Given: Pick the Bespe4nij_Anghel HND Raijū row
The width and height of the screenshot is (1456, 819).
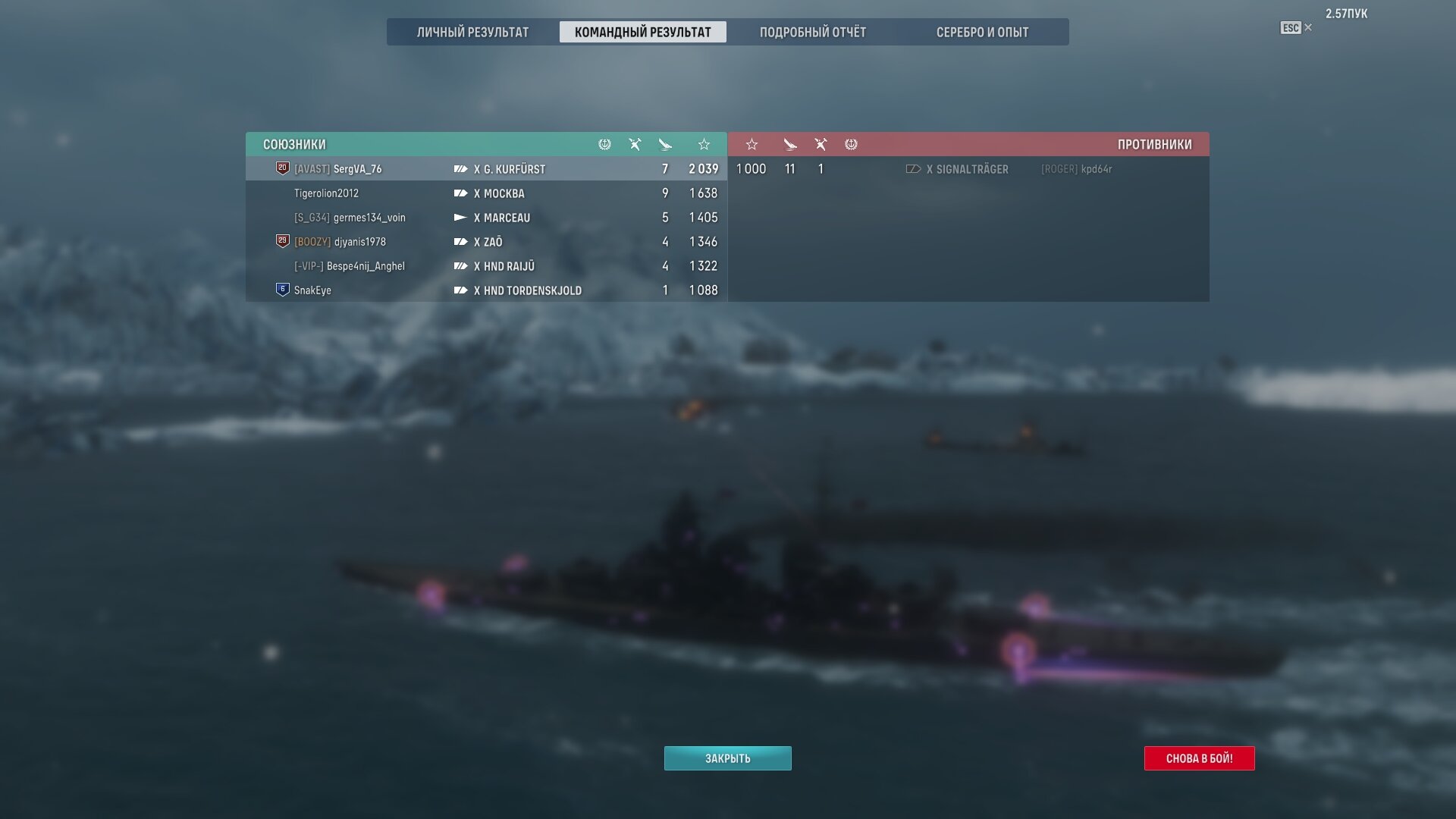Looking at the screenshot, I should pos(486,266).
